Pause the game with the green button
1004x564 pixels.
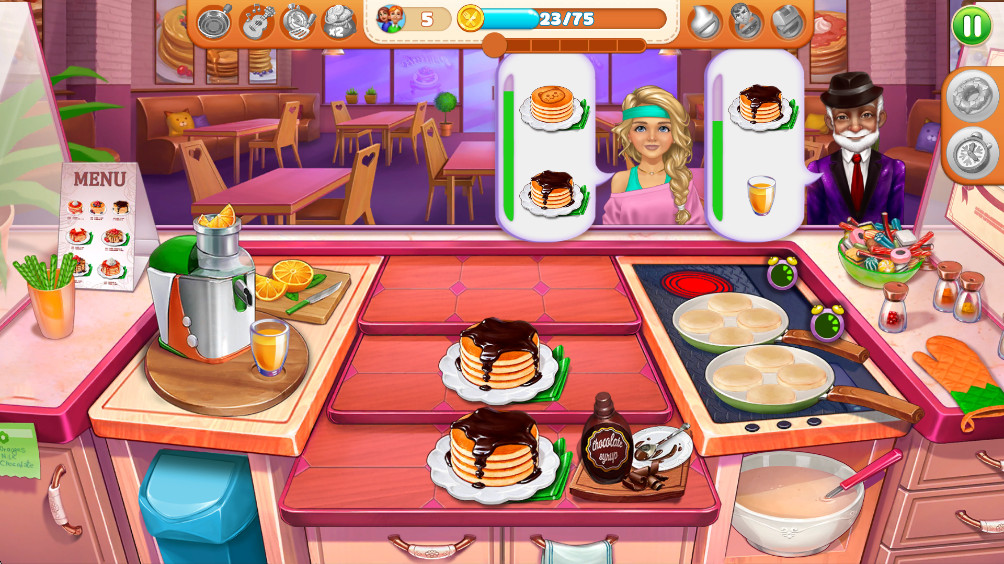970,25
